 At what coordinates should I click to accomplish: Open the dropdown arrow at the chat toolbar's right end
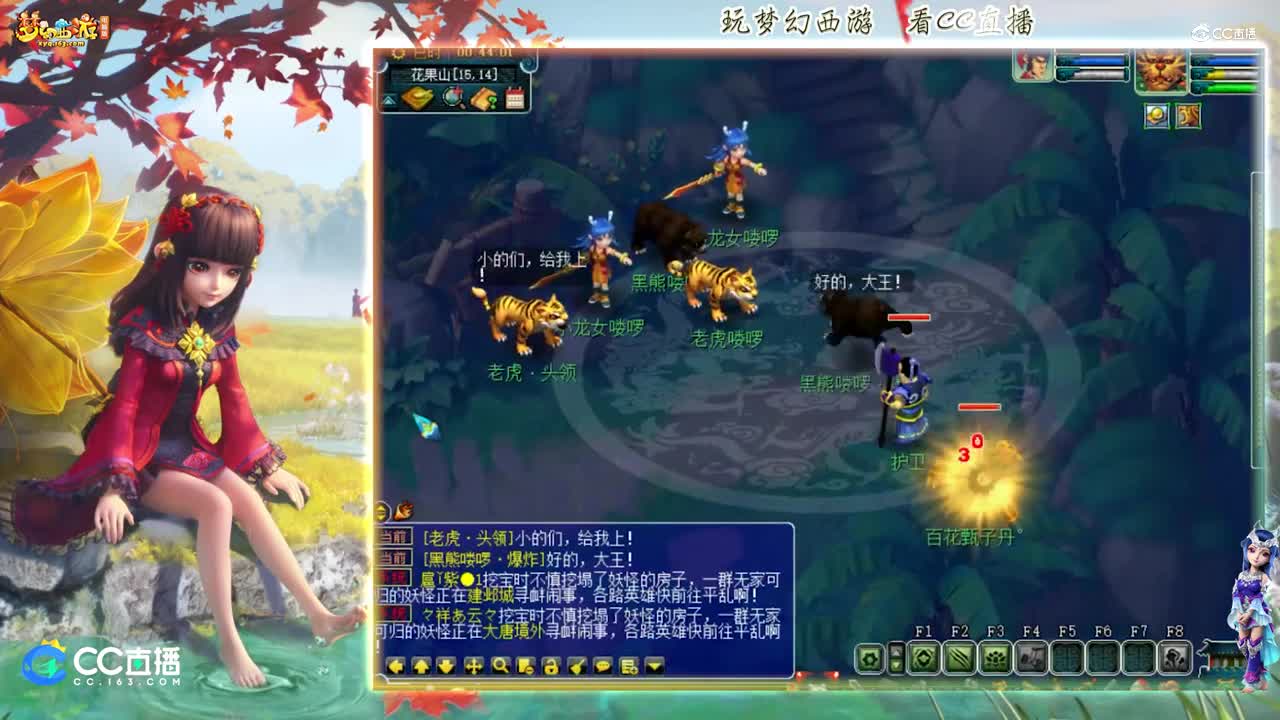[x=655, y=666]
